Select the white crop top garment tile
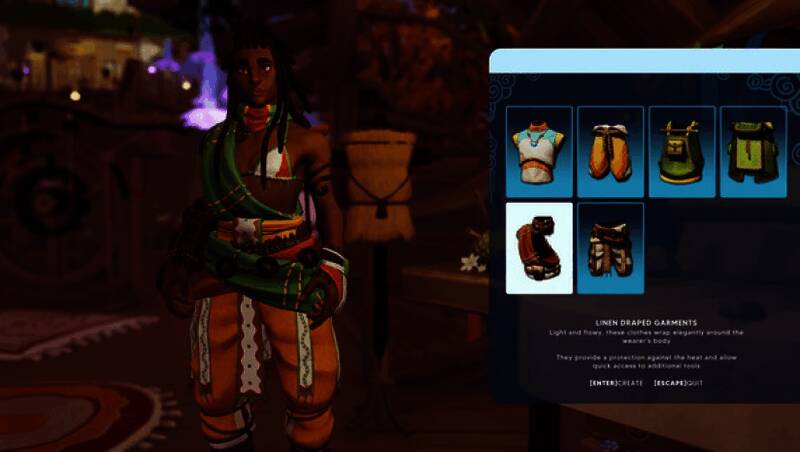 pyautogui.click(x=539, y=151)
